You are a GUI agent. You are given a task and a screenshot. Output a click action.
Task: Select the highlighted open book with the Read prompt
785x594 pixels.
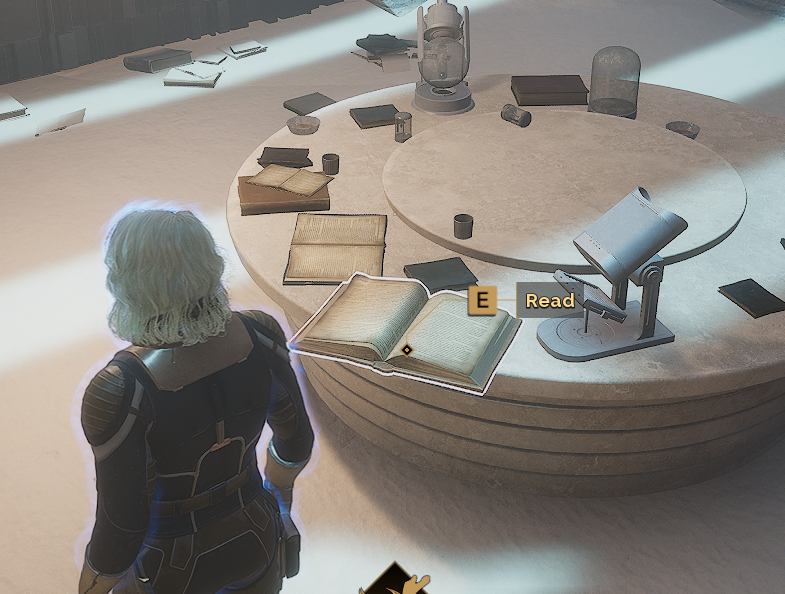tap(405, 331)
